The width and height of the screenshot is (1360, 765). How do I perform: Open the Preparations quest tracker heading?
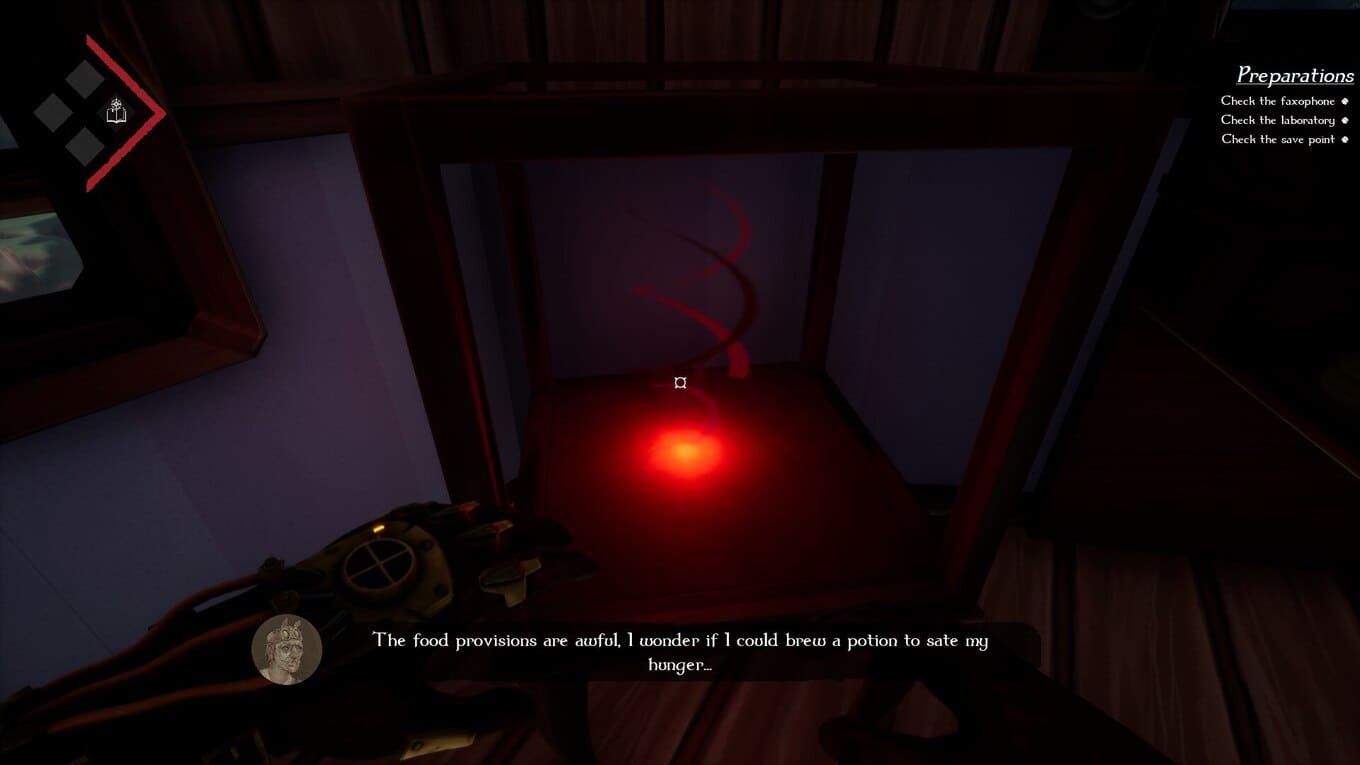(x=1294, y=75)
